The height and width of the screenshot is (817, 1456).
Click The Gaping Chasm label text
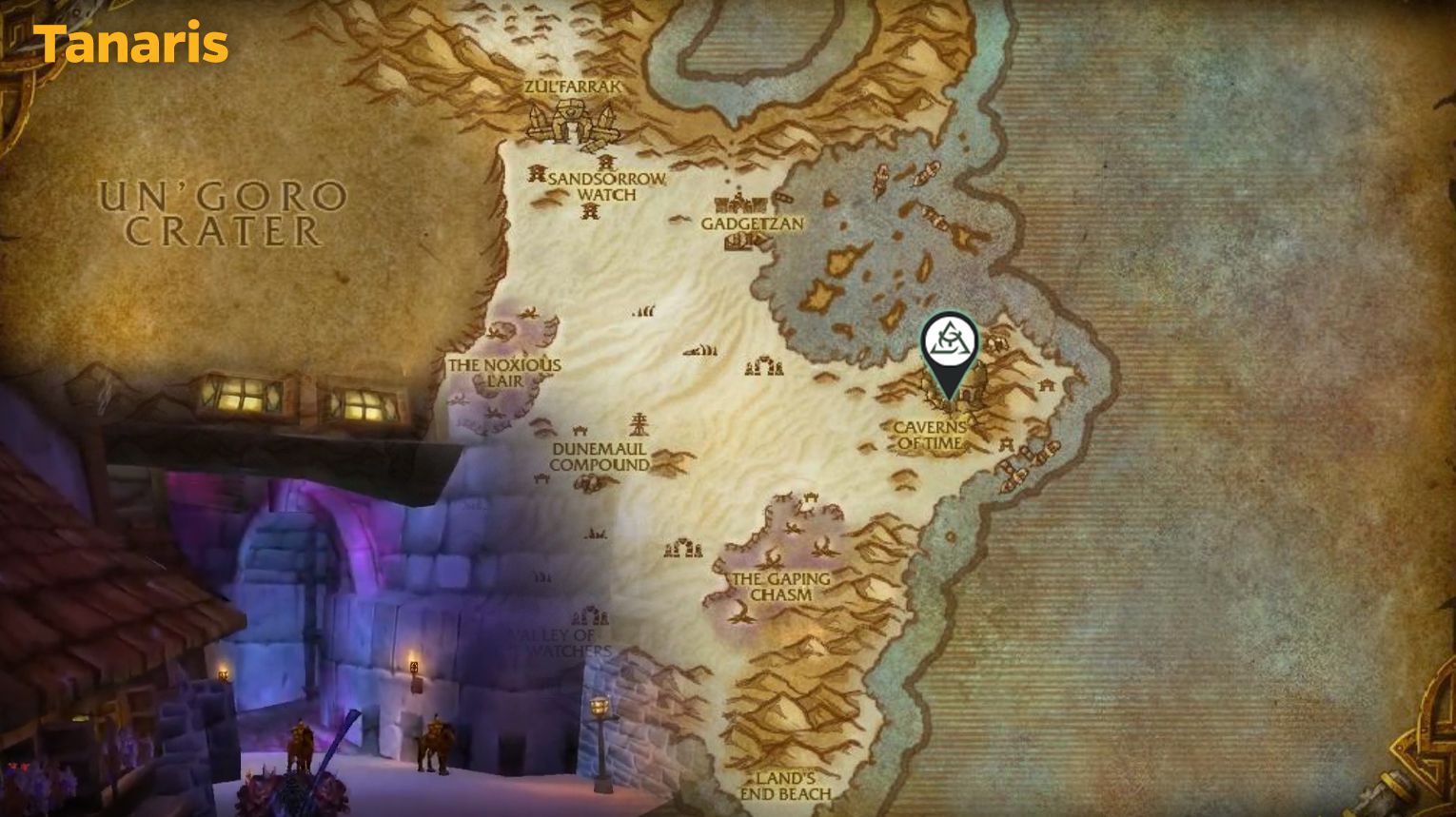(x=780, y=583)
